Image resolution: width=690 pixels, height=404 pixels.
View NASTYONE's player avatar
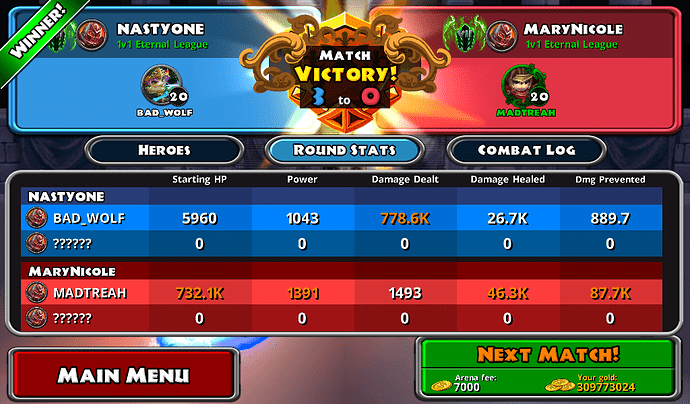(x=92, y=34)
